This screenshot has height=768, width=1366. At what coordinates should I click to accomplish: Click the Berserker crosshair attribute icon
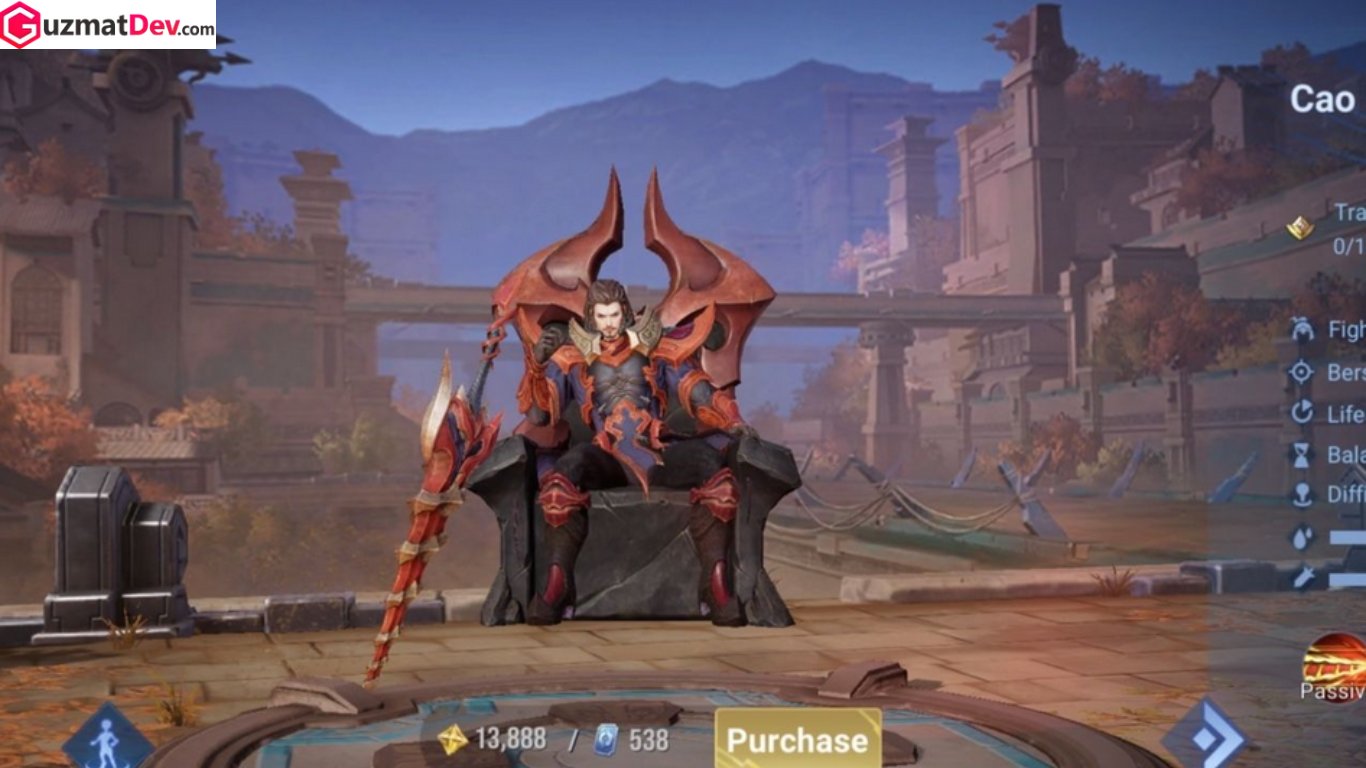(x=1302, y=372)
